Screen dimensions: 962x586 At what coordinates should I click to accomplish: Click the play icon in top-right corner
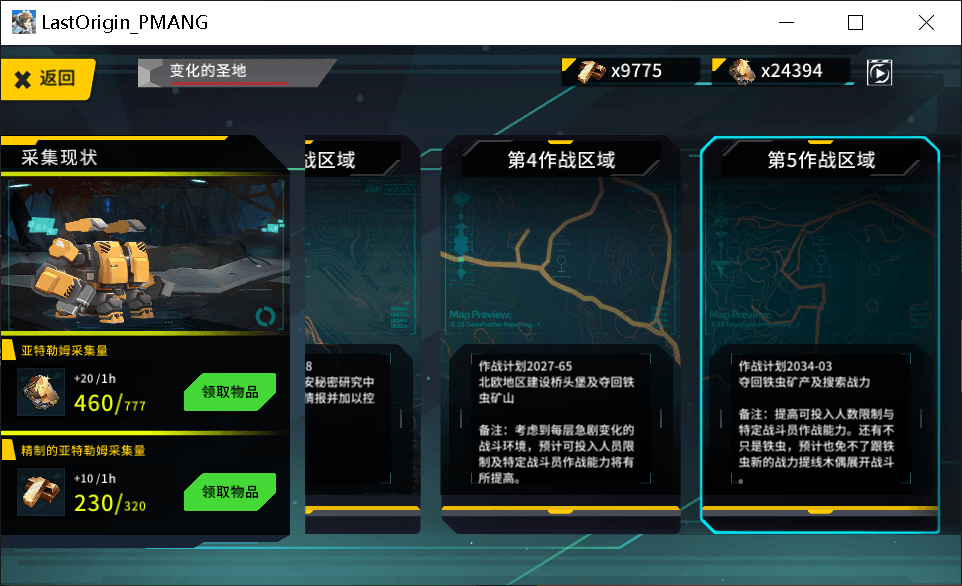tap(879, 72)
